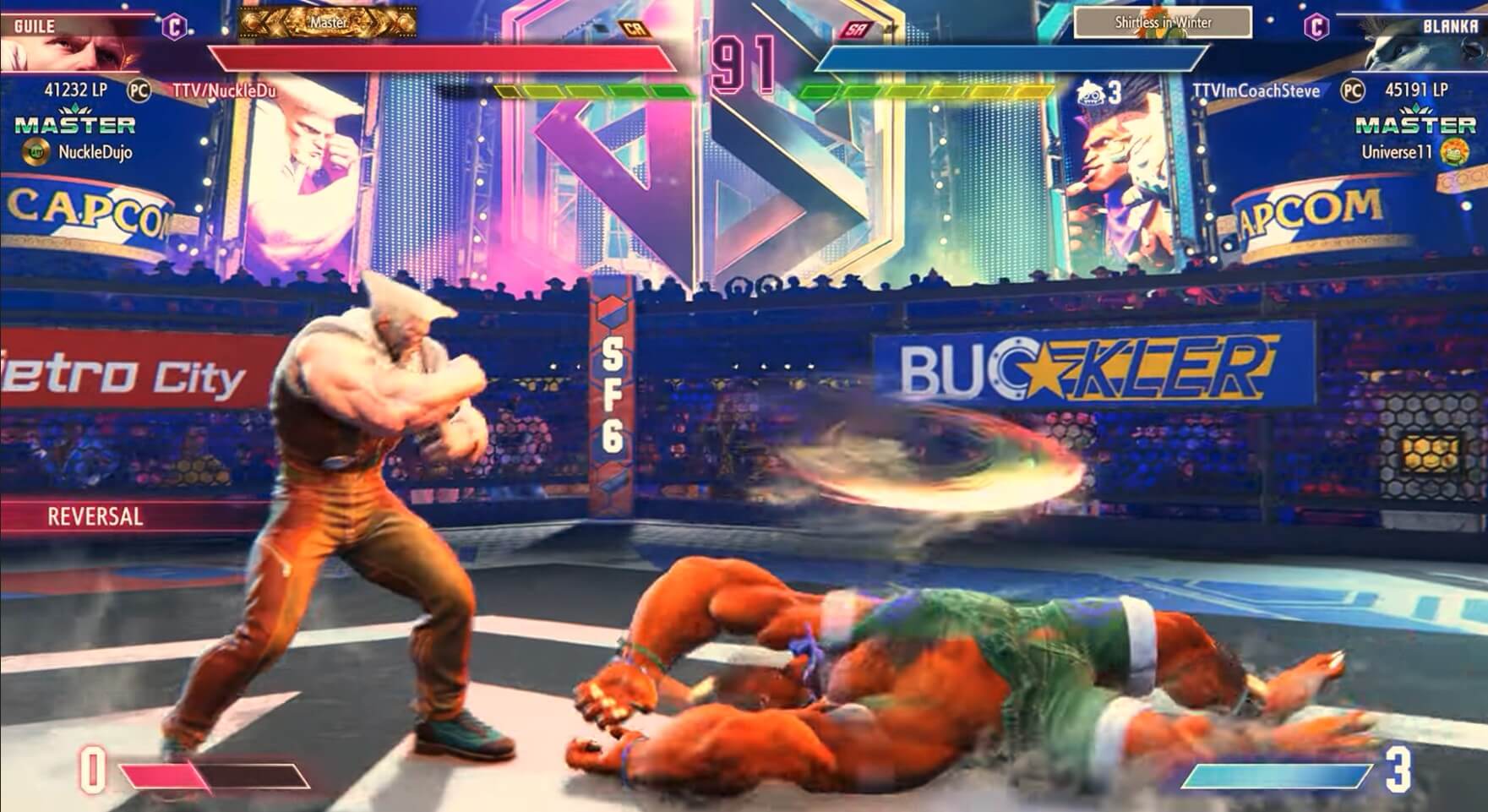Expand the Shirtless in Winter title plate
The width and height of the screenshot is (1488, 812).
tap(1161, 23)
